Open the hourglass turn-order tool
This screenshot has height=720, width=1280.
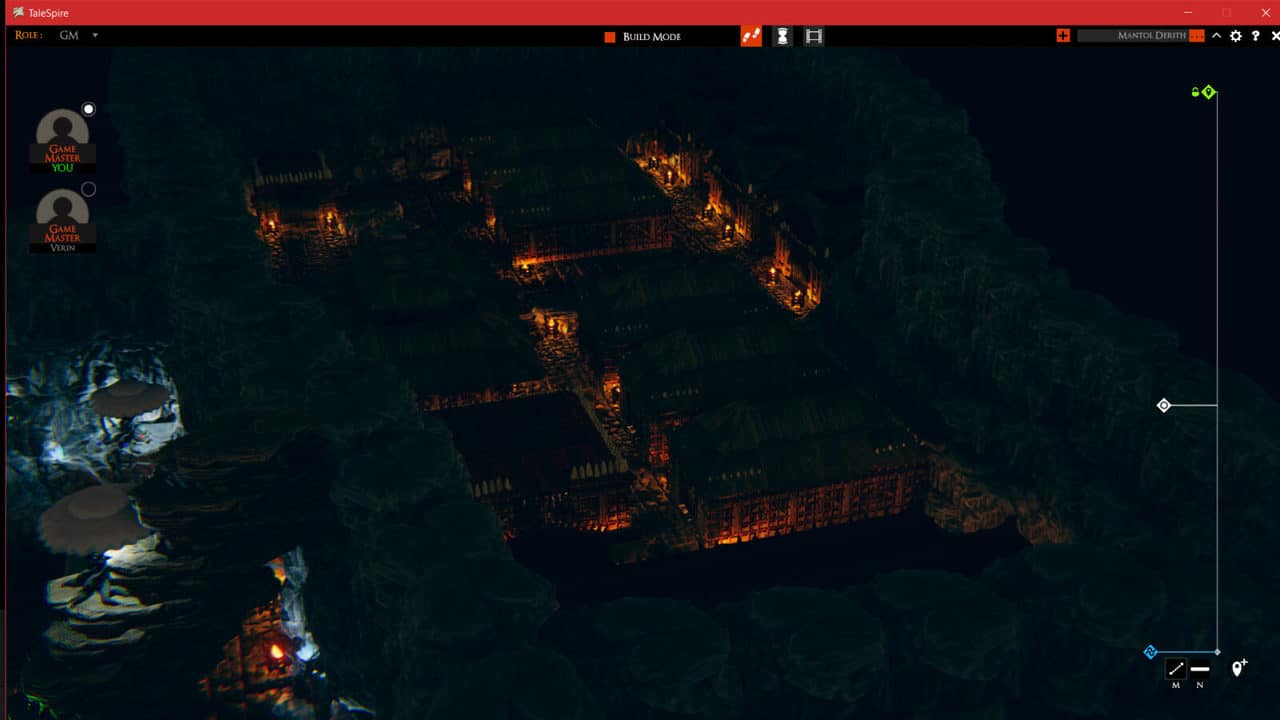pyautogui.click(x=782, y=36)
